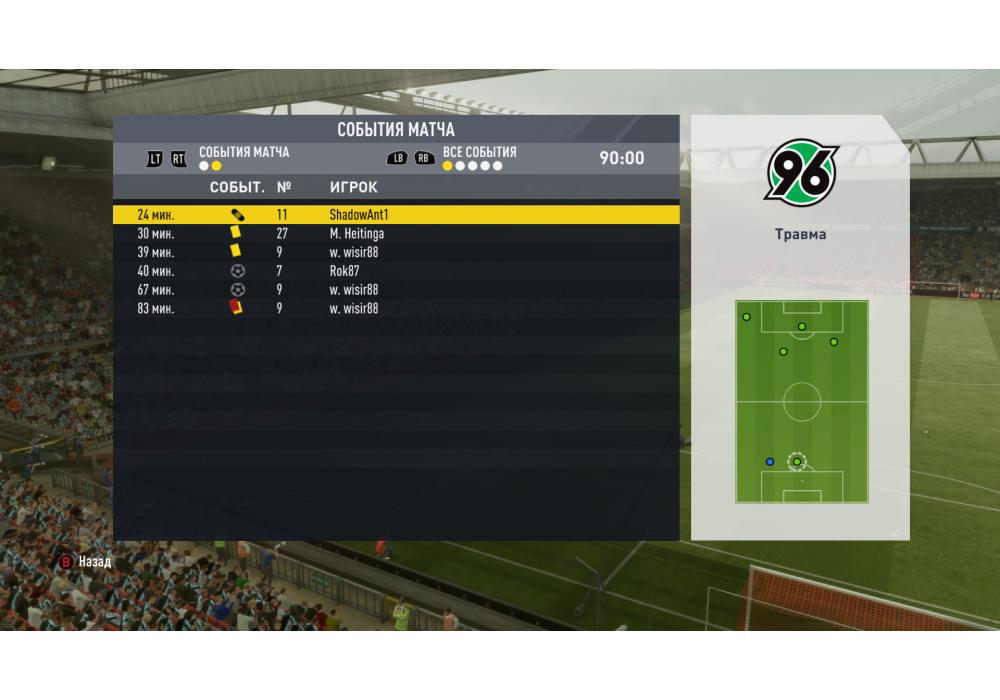Select the 67 min. goal by w. wisir88
This screenshot has width=1000, height=700.
coord(395,290)
